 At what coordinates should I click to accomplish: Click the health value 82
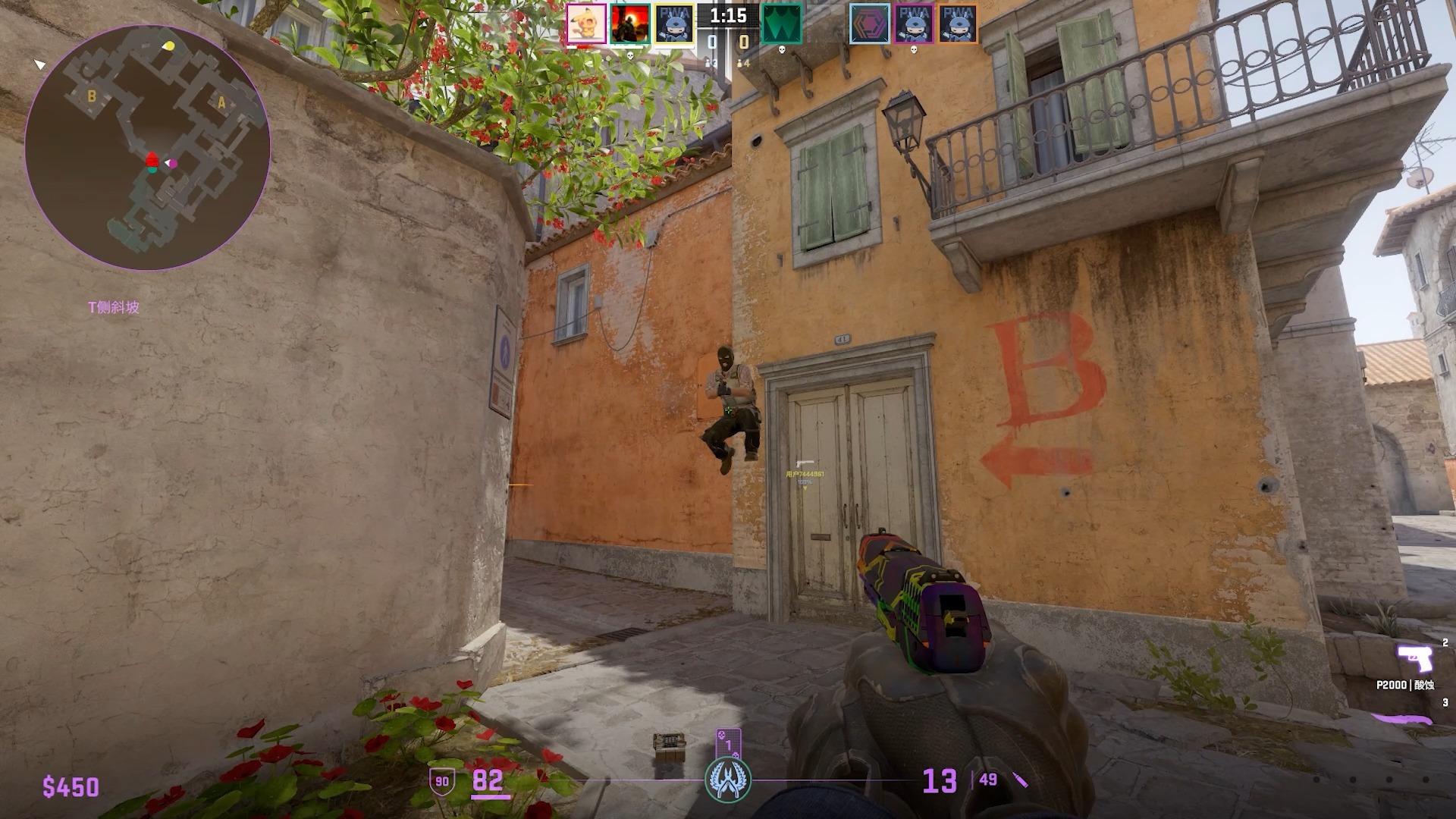pos(489,780)
